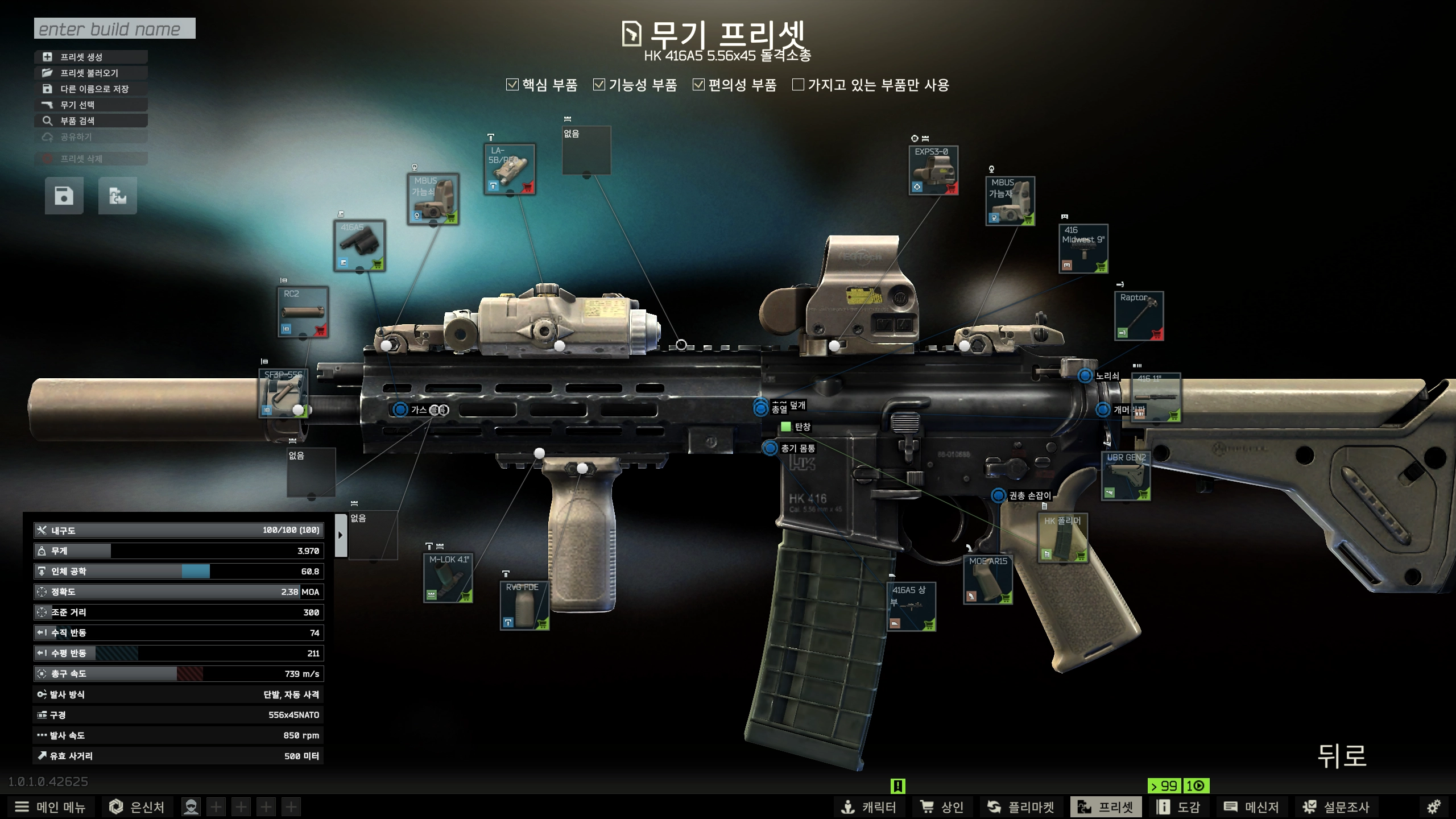Image resolution: width=1456 pixels, height=819 pixels.
Task: Select the RC2 suppressor slot
Action: click(303, 312)
